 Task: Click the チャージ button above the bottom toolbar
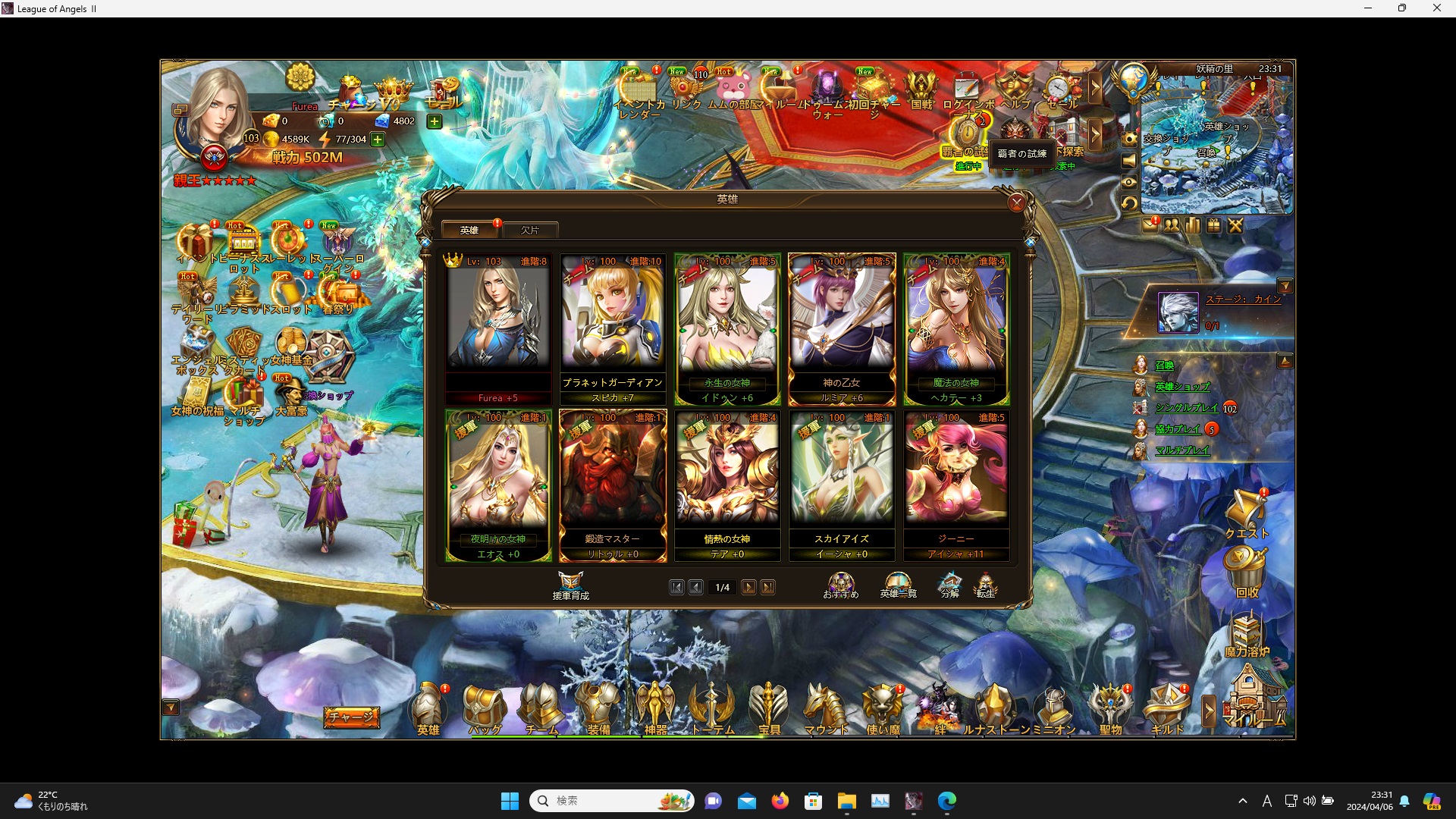pos(352,717)
